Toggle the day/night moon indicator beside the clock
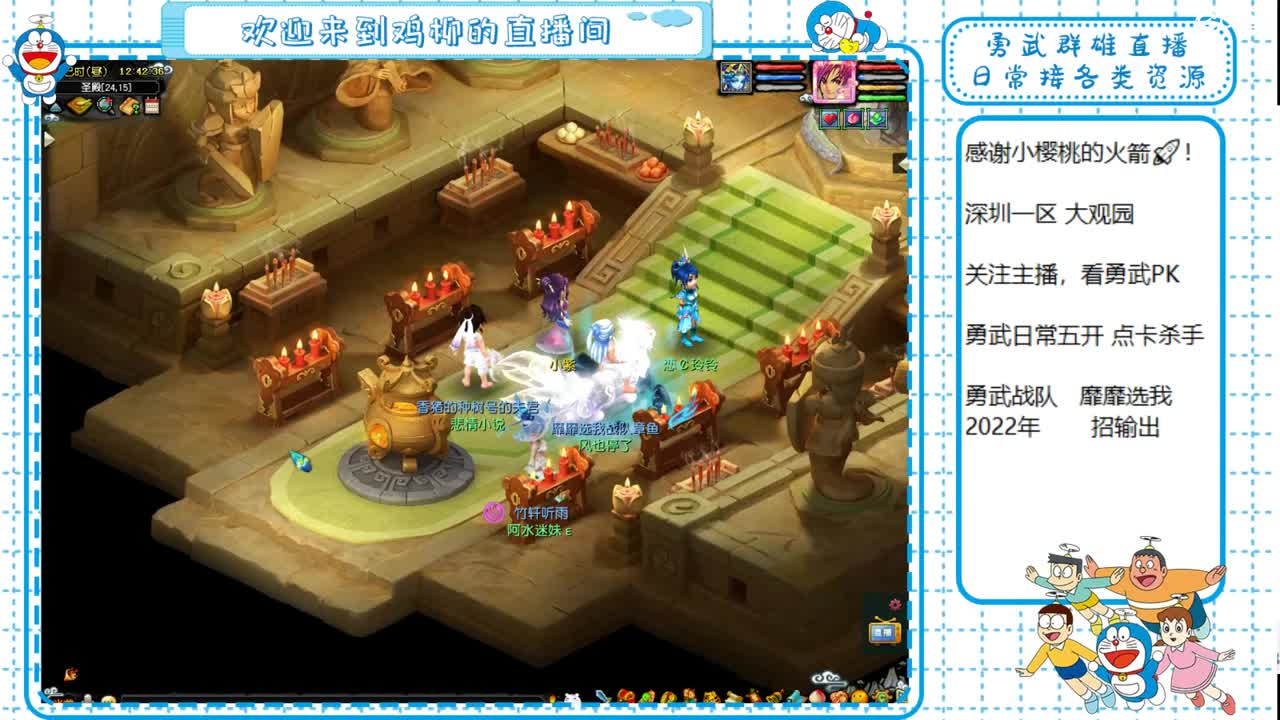The width and height of the screenshot is (1280, 720). coord(168,71)
